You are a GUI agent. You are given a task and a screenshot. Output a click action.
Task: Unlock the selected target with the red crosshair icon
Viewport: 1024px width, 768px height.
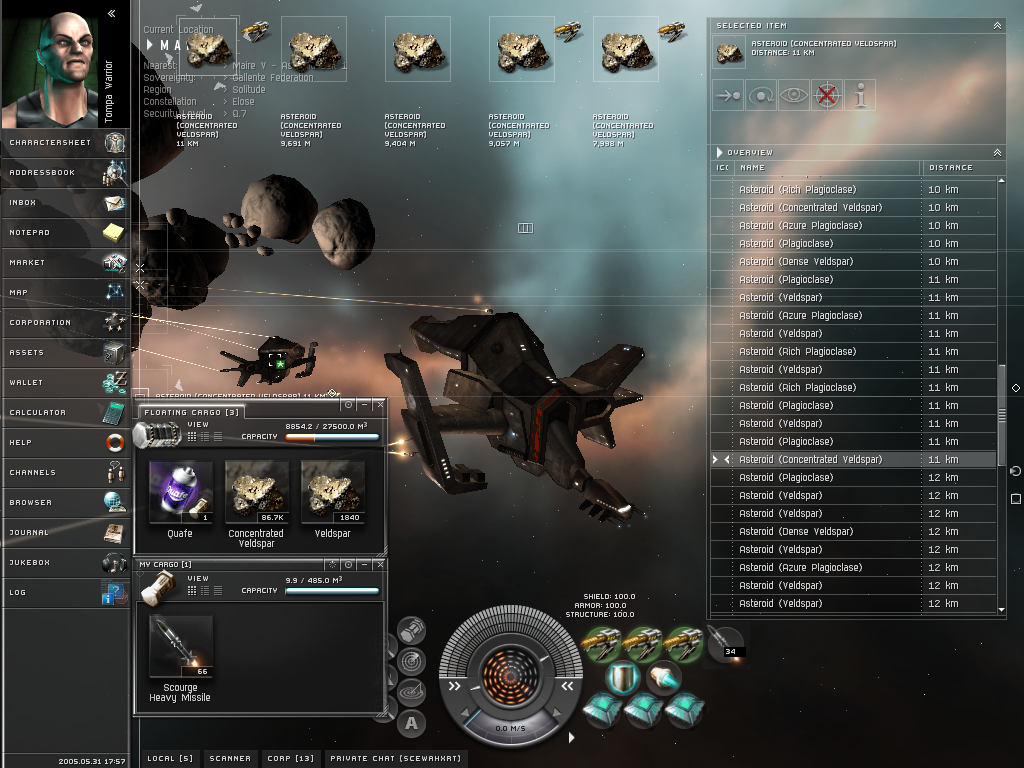tap(826, 95)
